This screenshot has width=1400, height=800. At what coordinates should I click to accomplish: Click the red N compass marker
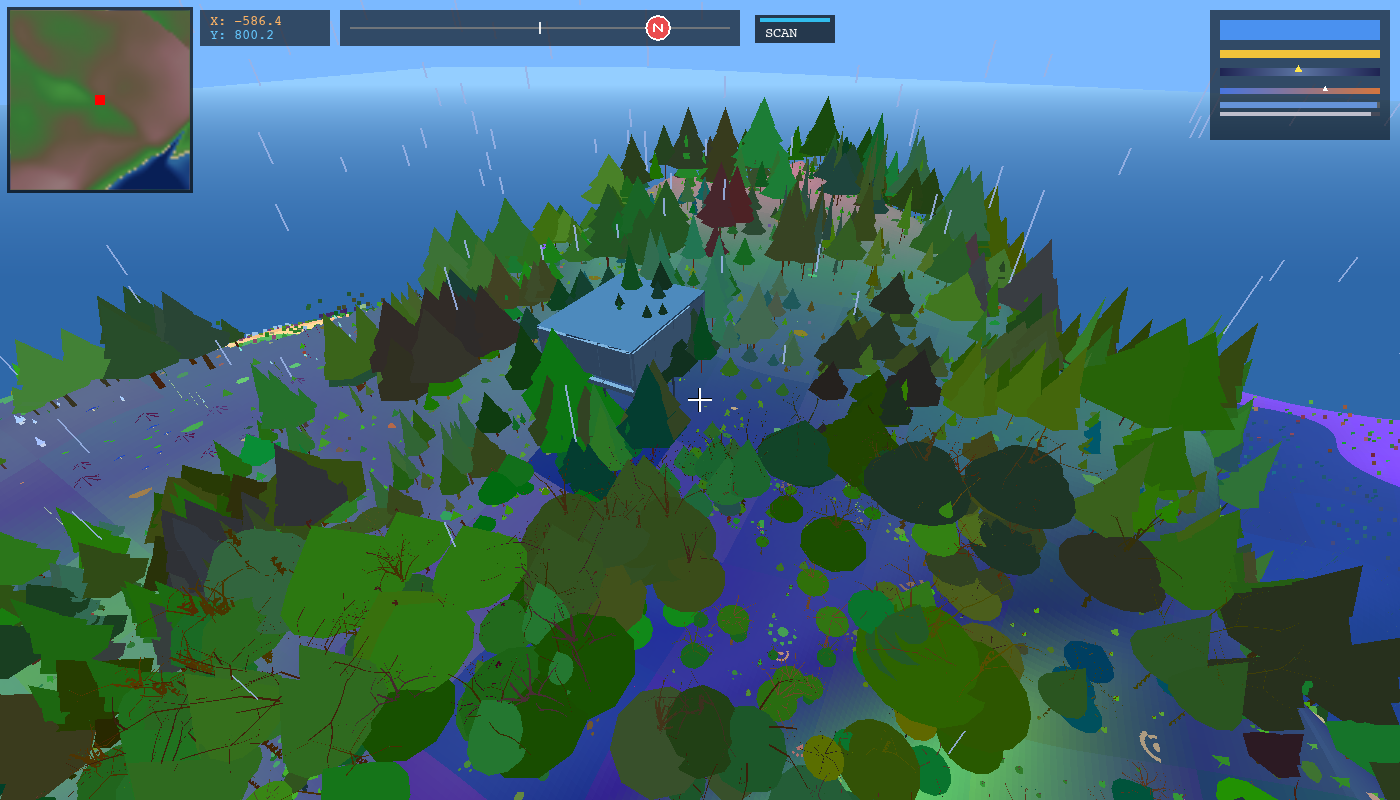tap(658, 28)
